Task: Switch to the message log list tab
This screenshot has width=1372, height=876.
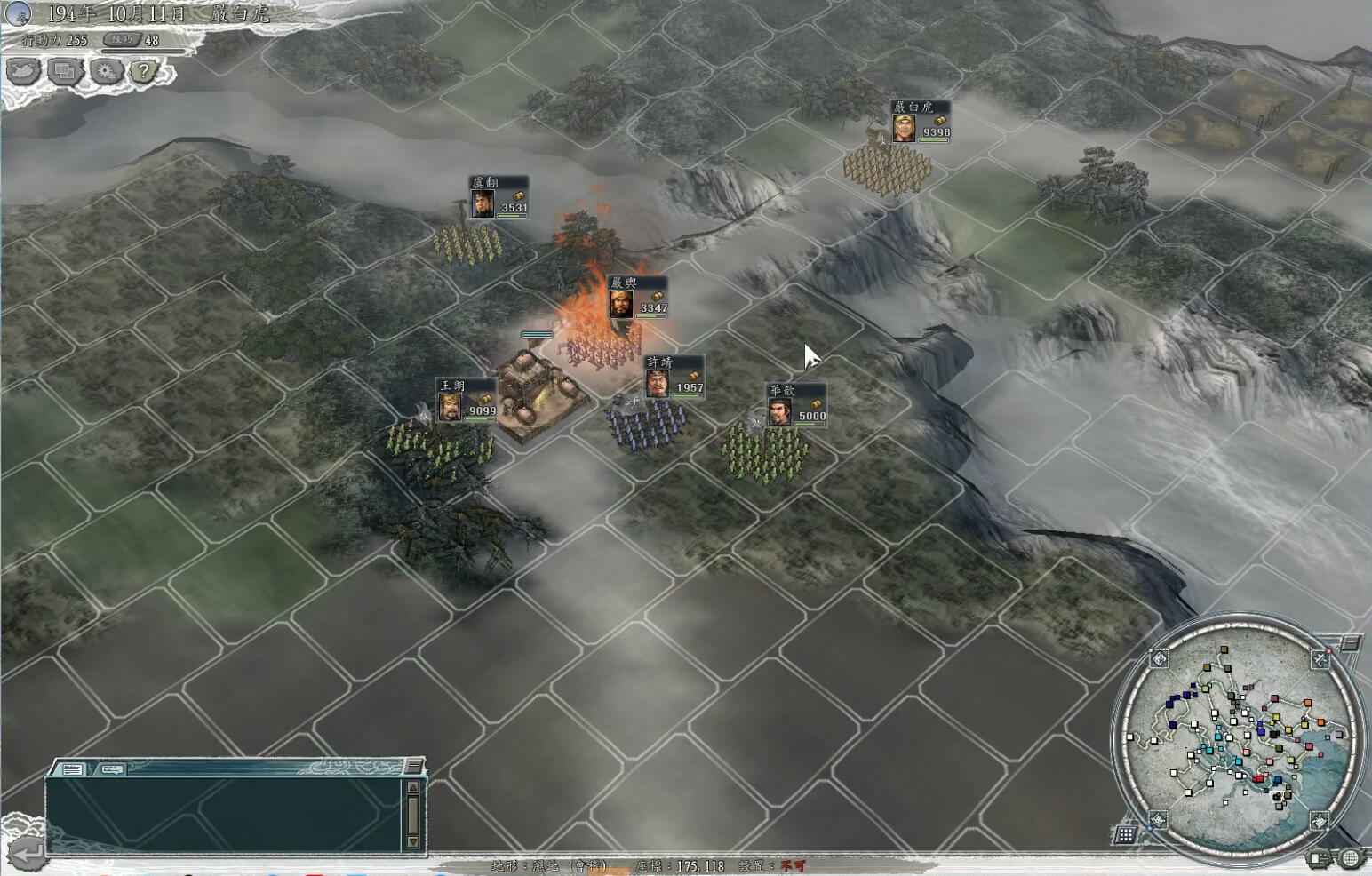Action: pyautogui.click(x=72, y=769)
